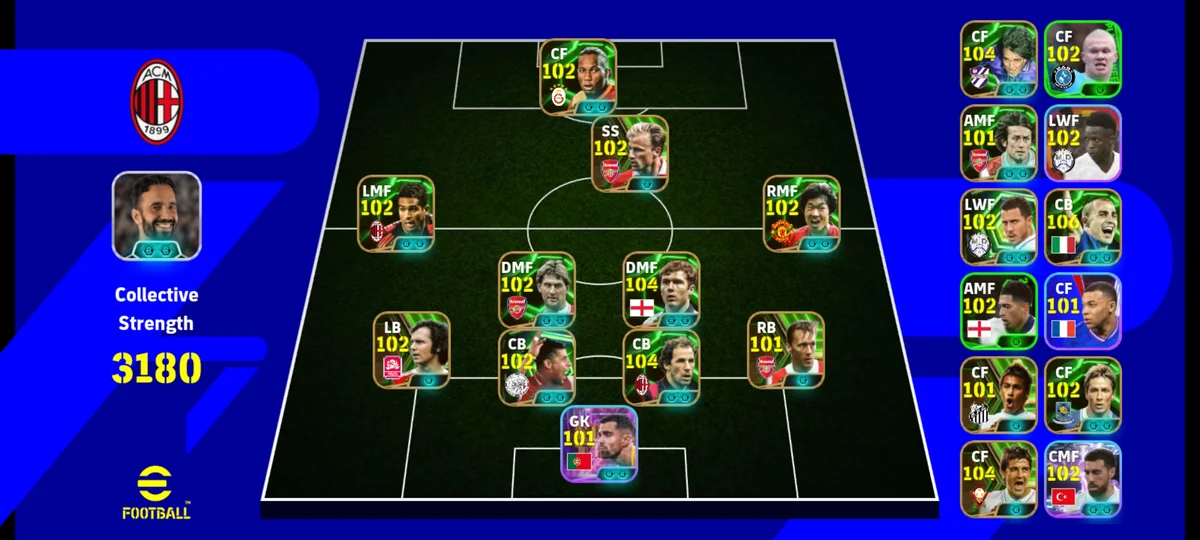Image resolution: width=1200 pixels, height=540 pixels.
Task: Select the AMF 101 substitute card
Action: pyautogui.click(x=998, y=143)
